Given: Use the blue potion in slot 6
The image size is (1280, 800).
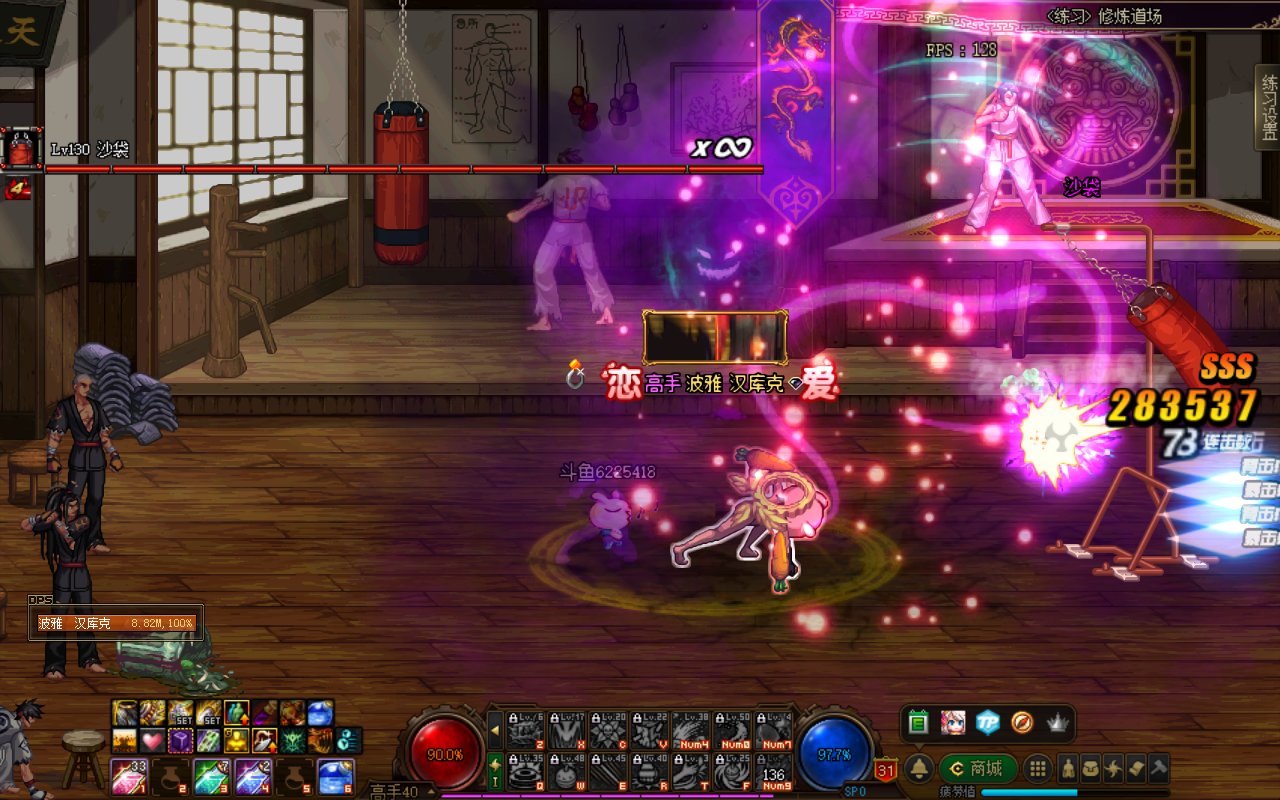Looking at the screenshot, I should click(x=335, y=776).
